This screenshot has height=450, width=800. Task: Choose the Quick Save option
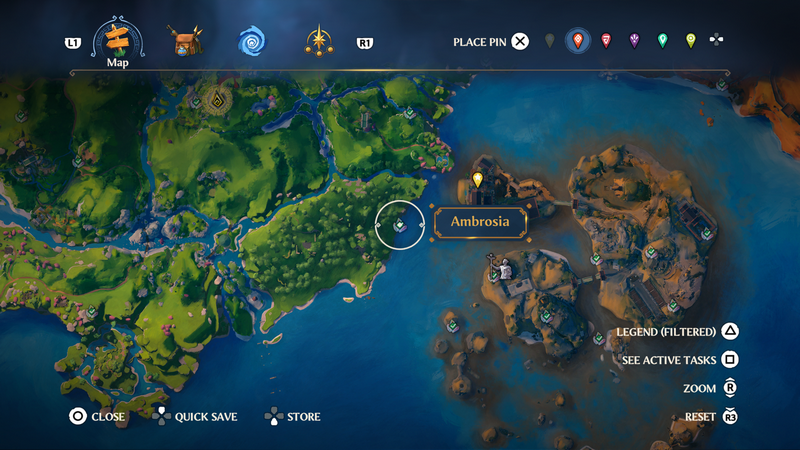(162, 416)
